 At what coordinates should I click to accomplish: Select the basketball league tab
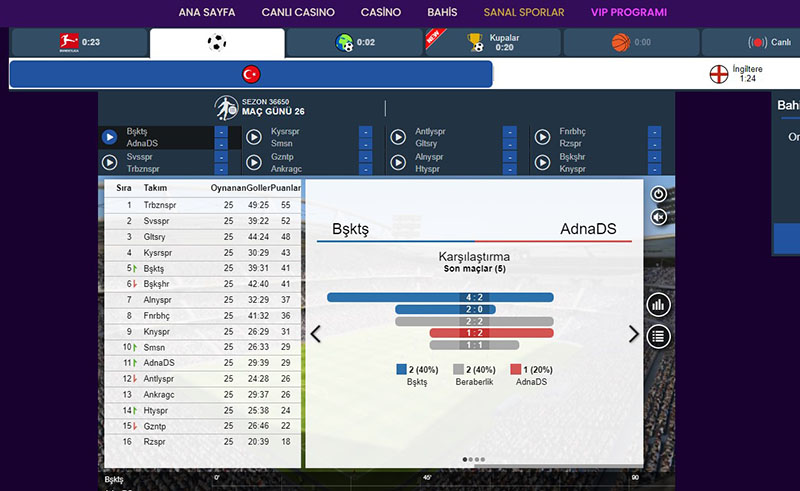pyautogui.click(x=630, y=43)
